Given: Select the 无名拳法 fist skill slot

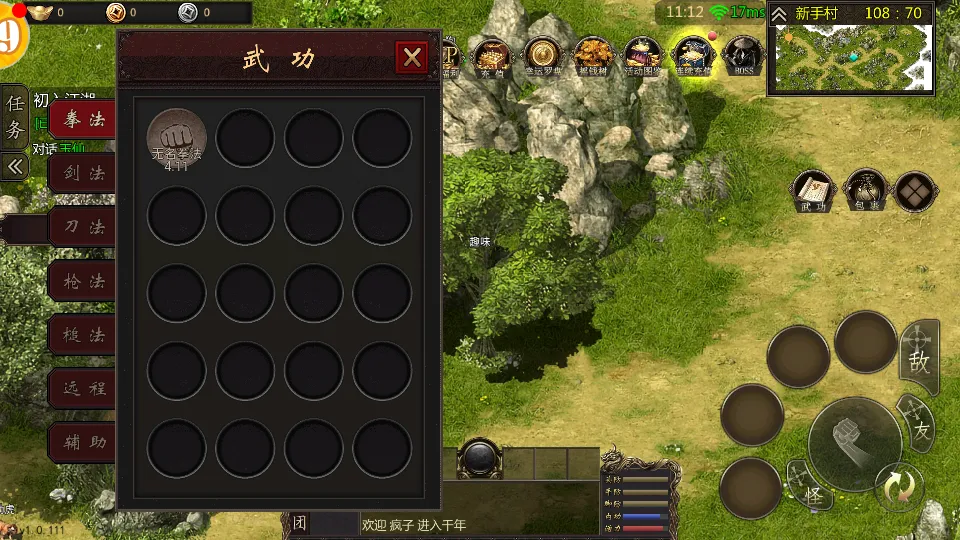Looking at the screenshot, I should [177, 138].
